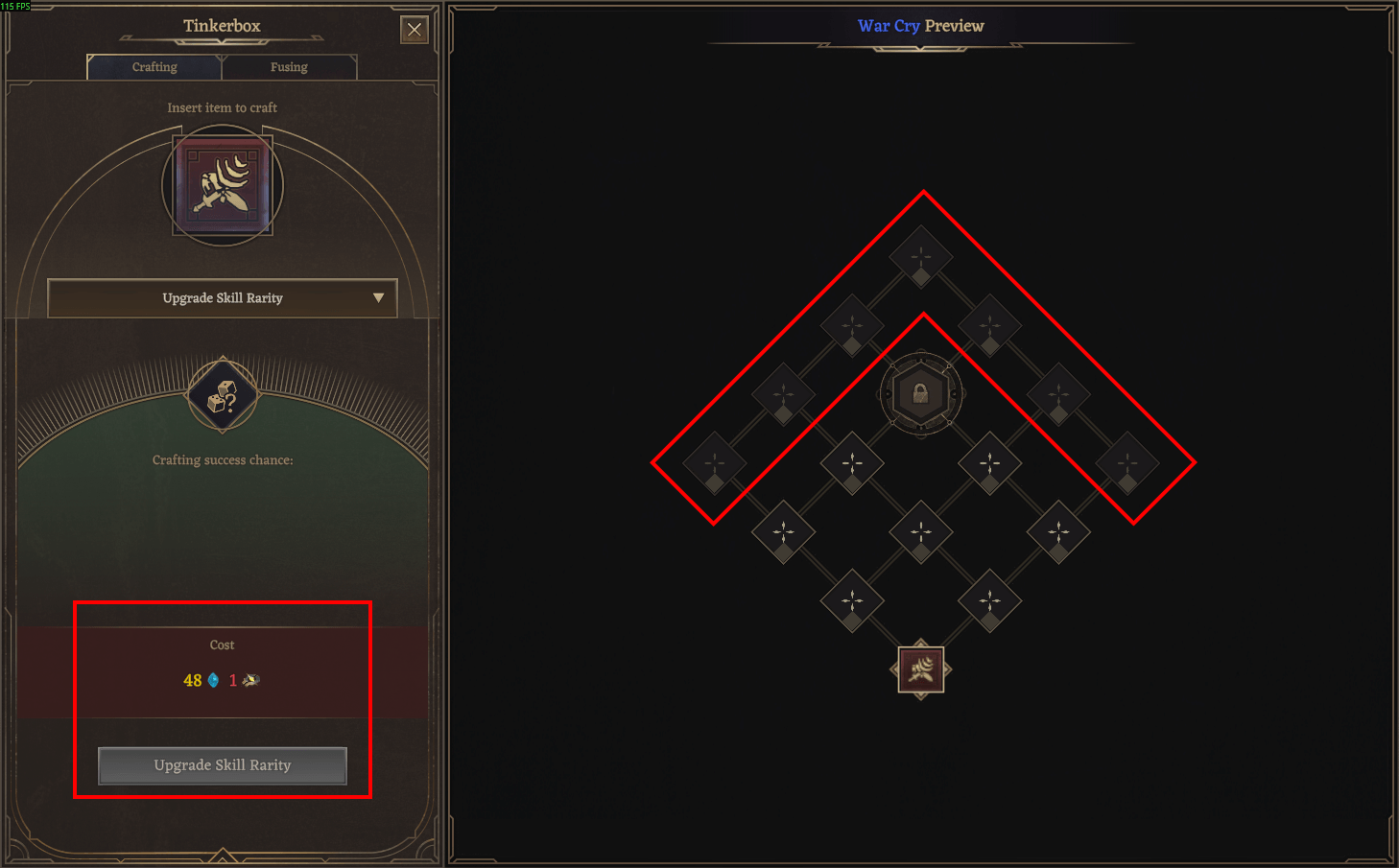Image resolution: width=1399 pixels, height=868 pixels.
Task: Open the Upgrade Skill Rarity dropdown
Action: point(222,298)
